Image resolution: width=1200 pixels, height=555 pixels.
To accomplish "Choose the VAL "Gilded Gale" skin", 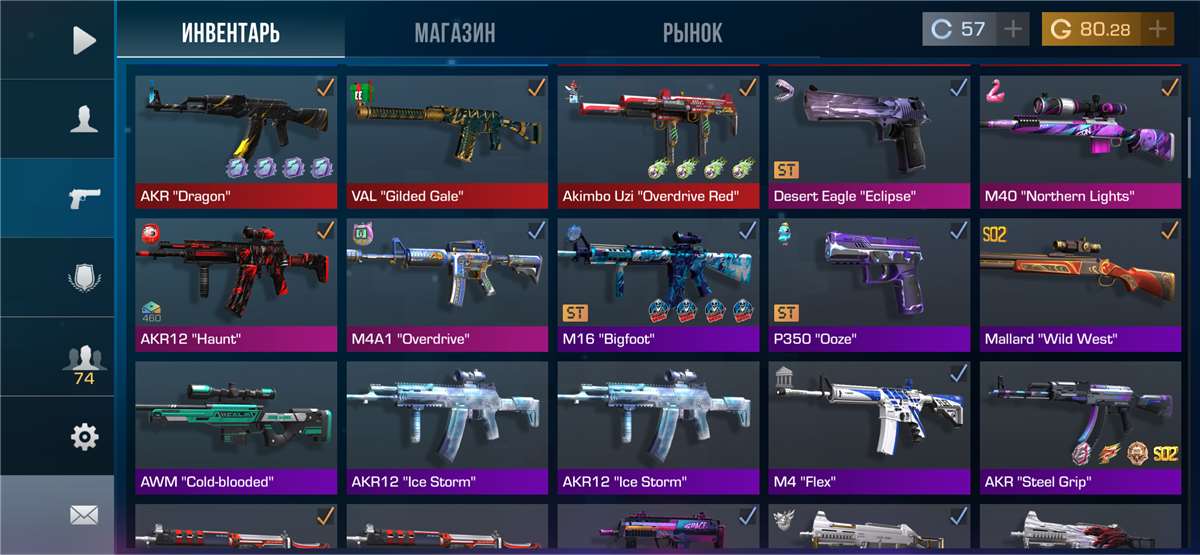I will pyautogui.click(x=447, y=140).
